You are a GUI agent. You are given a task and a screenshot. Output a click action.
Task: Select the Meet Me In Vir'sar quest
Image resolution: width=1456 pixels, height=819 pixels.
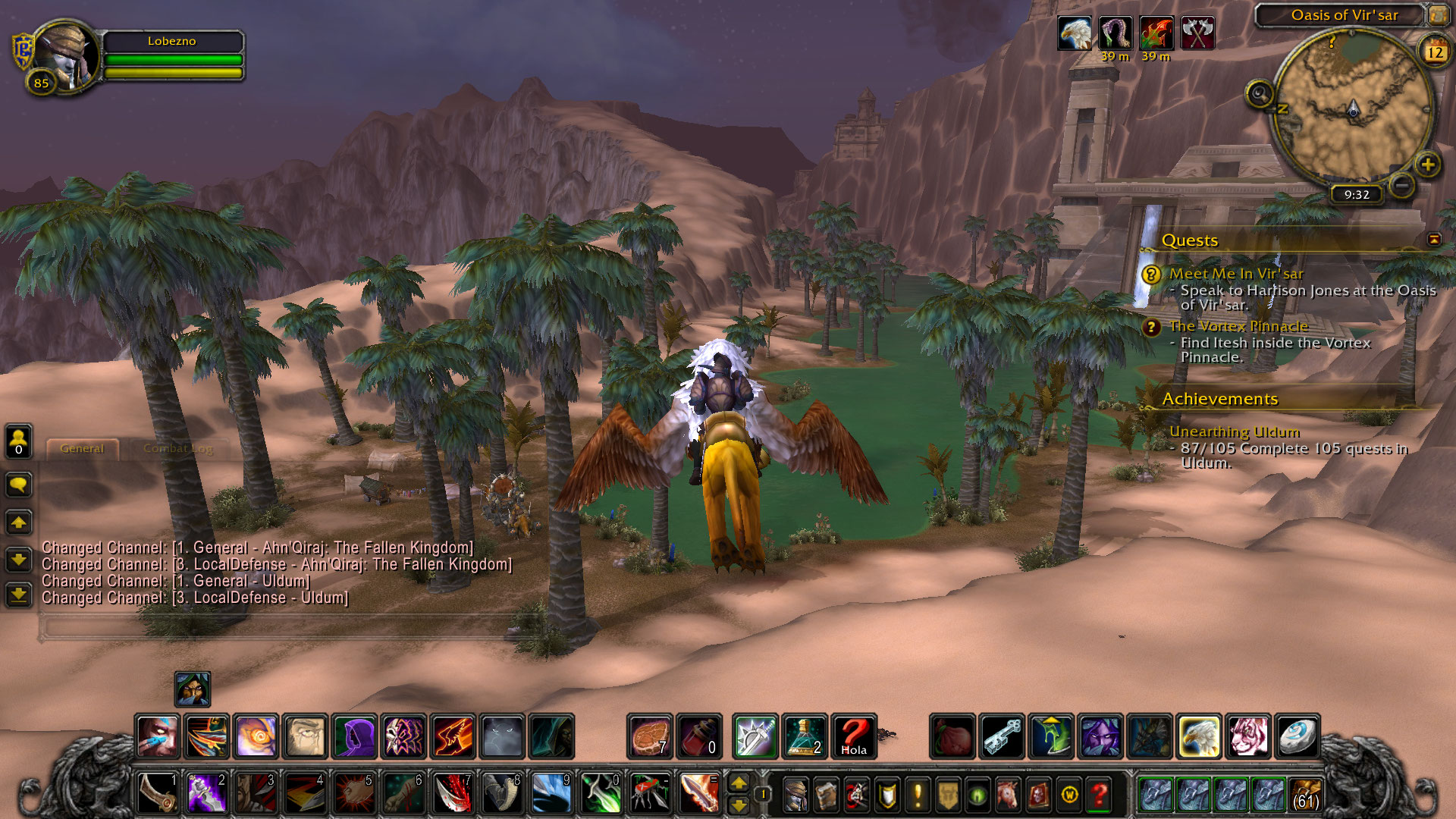1236,274
